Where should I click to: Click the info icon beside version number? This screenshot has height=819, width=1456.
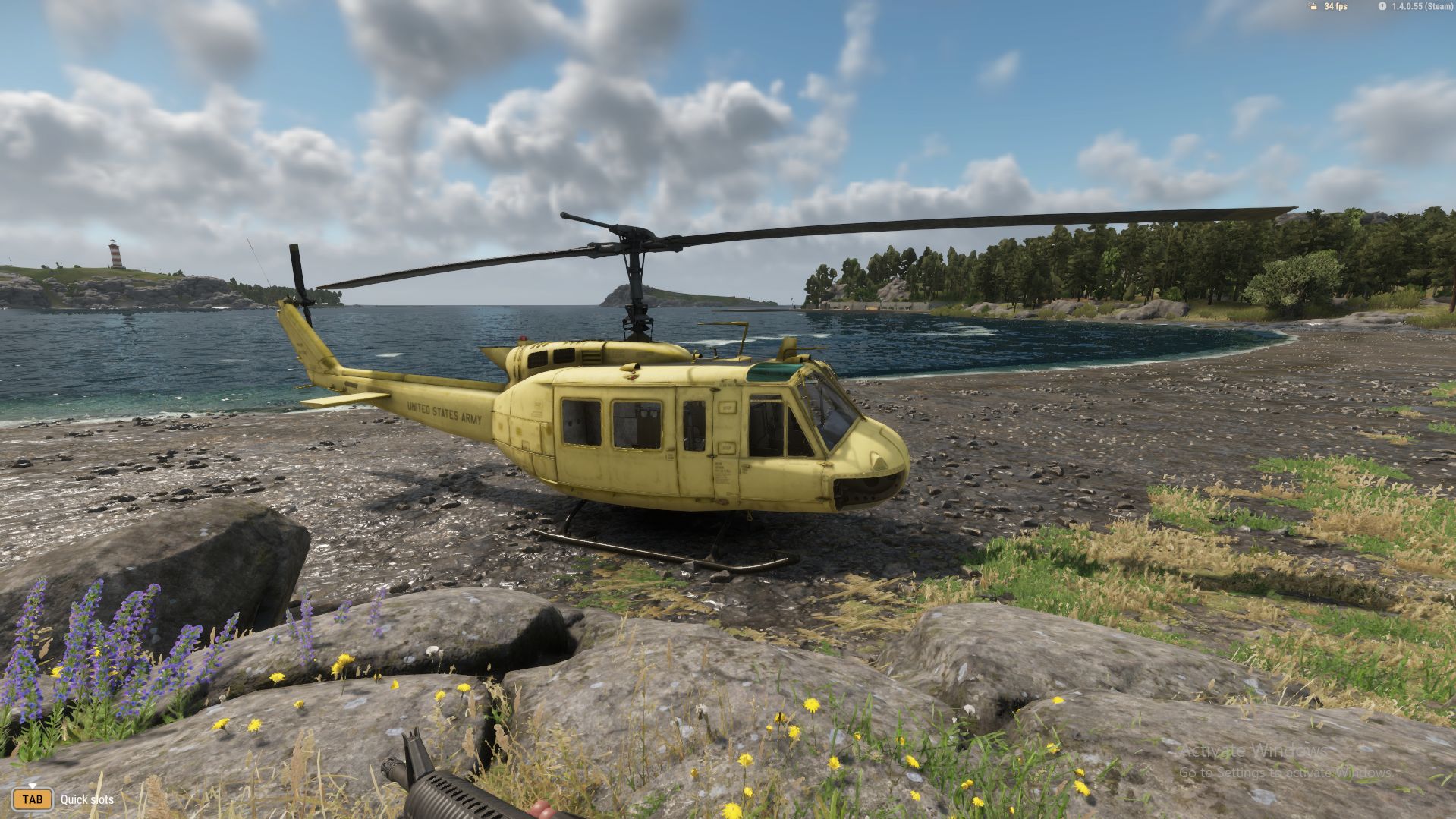[x=1382, y=6]
